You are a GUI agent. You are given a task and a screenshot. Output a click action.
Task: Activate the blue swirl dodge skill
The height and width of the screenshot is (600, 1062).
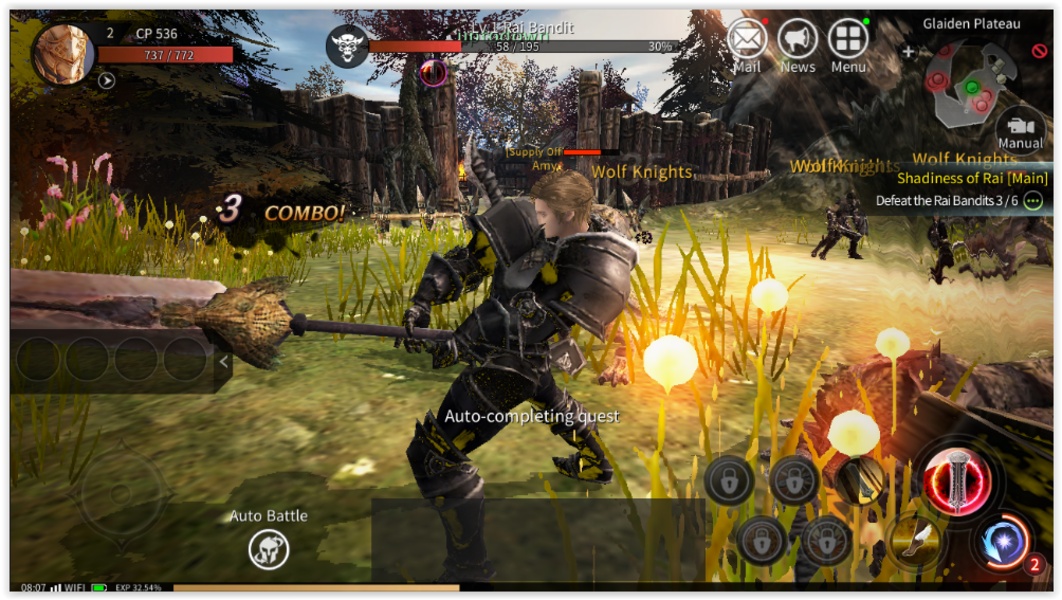(1002, 542)
